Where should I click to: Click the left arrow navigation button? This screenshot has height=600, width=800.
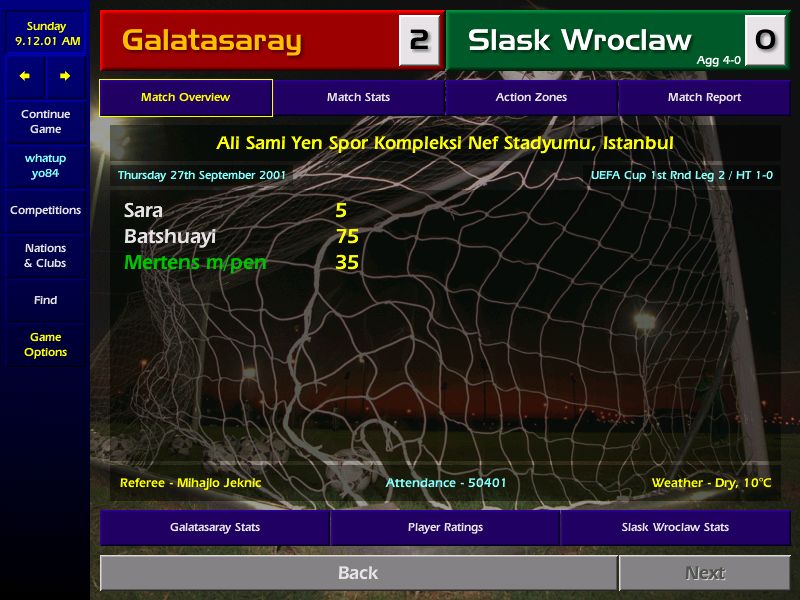tap(25, 76)
